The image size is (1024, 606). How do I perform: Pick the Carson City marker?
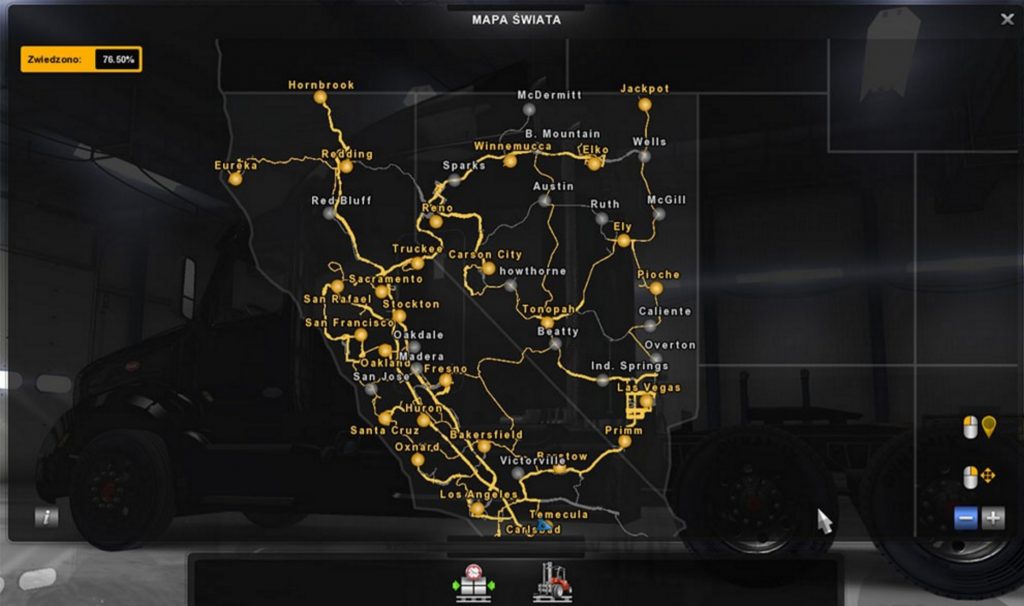tap(488, 268)
